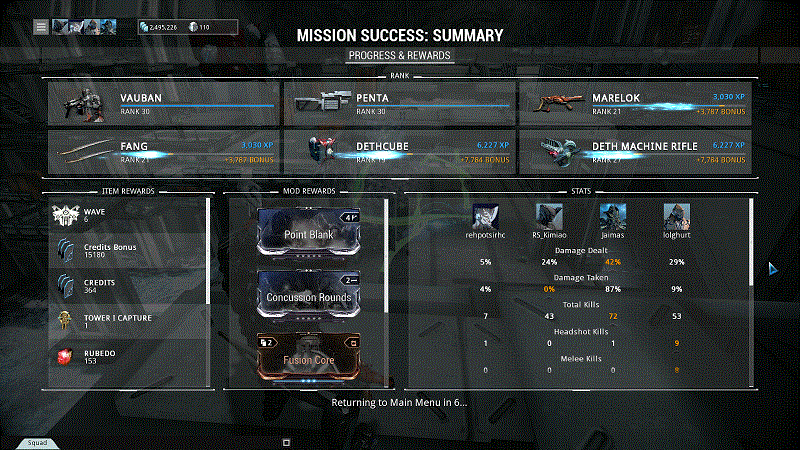Image resolution: width=800 pixels, height=450 pixels.
Task: Click rehpotsirhc's player avatar
Action: coord(485,216)
